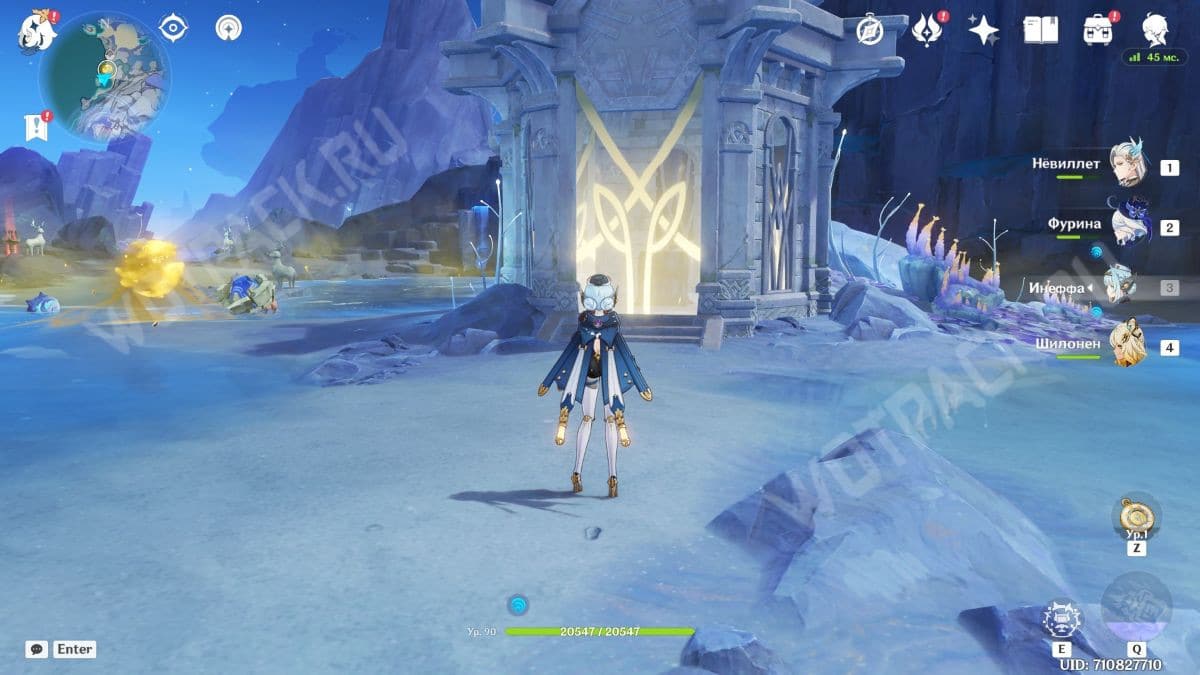The width and height of the screenshot is (1200, 675).
Task: Expand the circular minimap
Action: pyautogui.click(x=104, y=78)
